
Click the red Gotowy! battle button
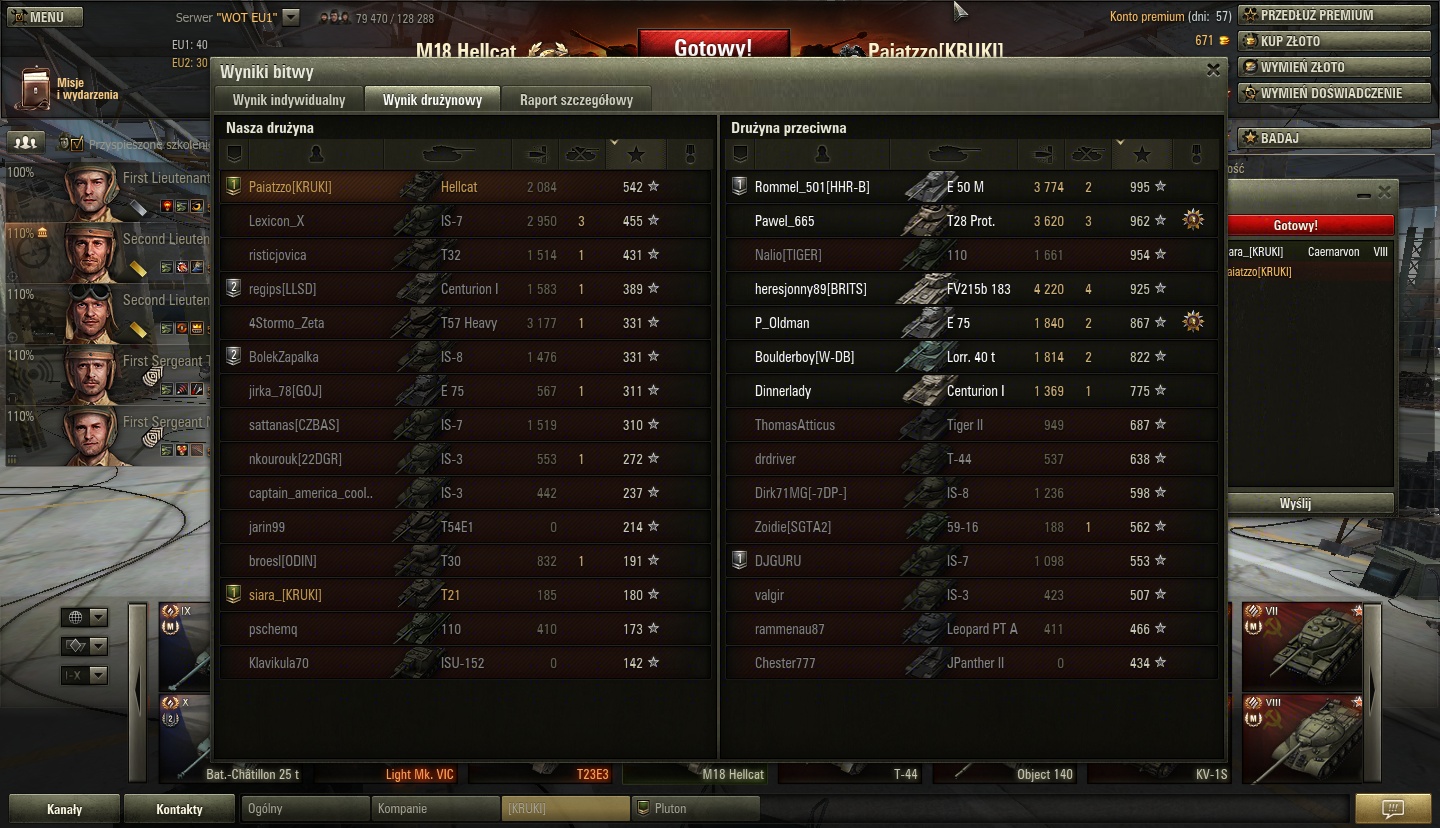(713, 47)
